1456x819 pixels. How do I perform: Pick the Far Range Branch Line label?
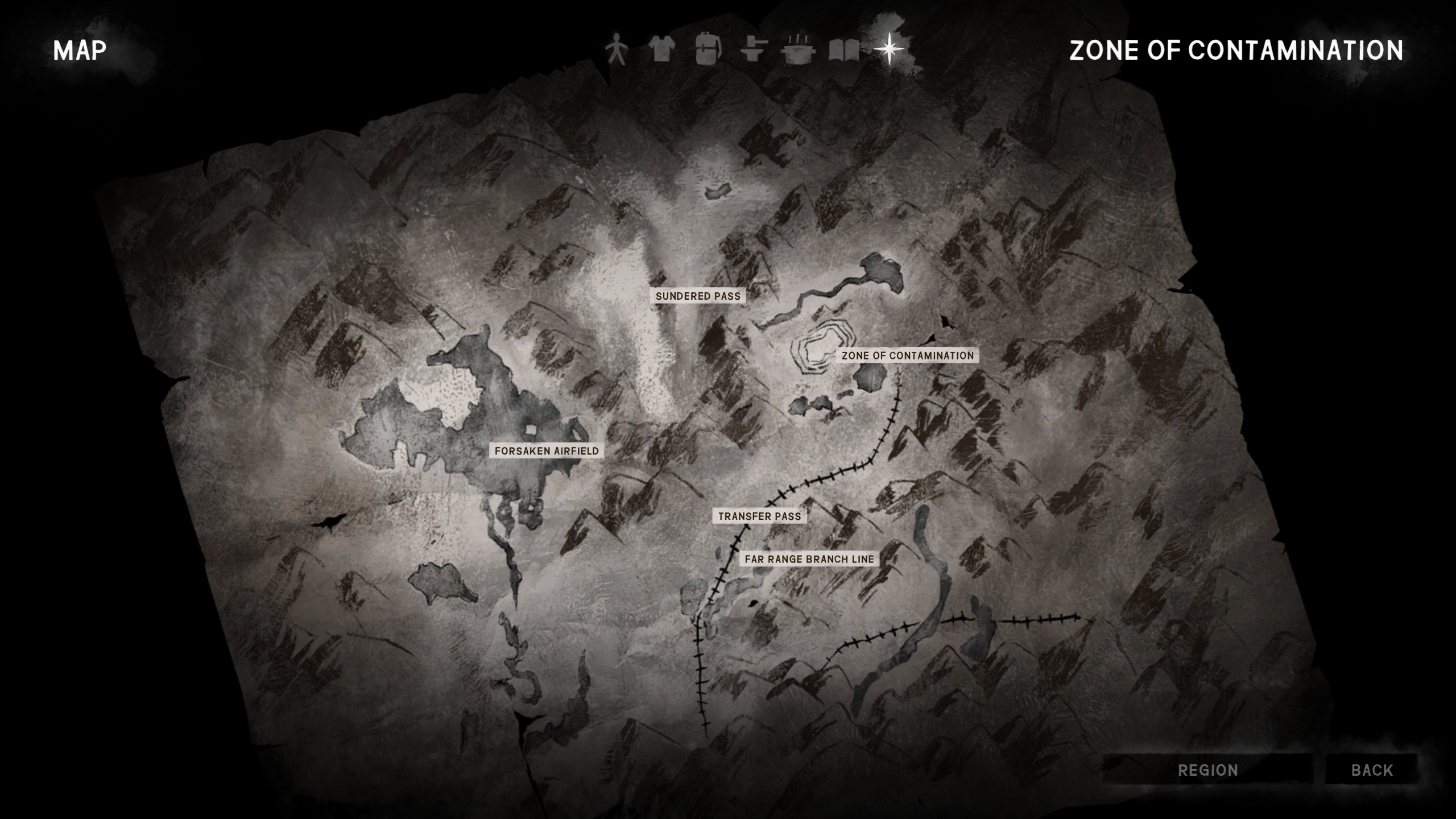point(809,559)
